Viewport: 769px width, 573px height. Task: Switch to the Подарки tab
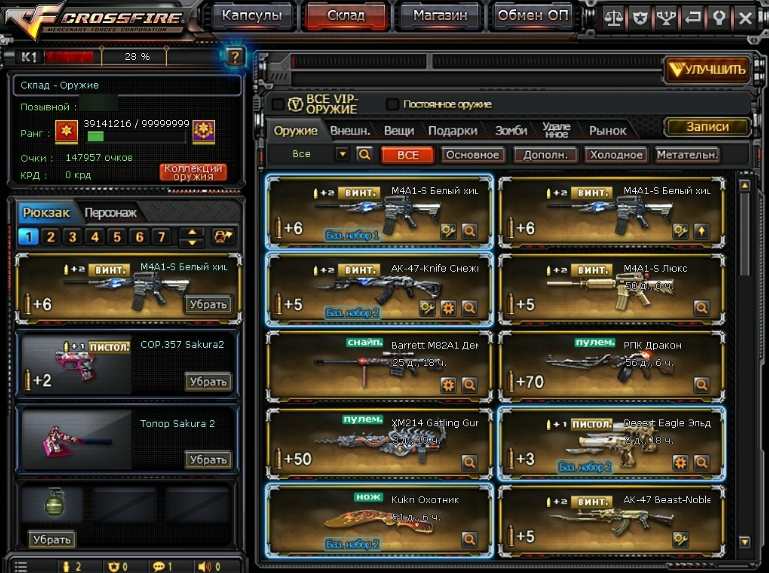coord(452,131)
